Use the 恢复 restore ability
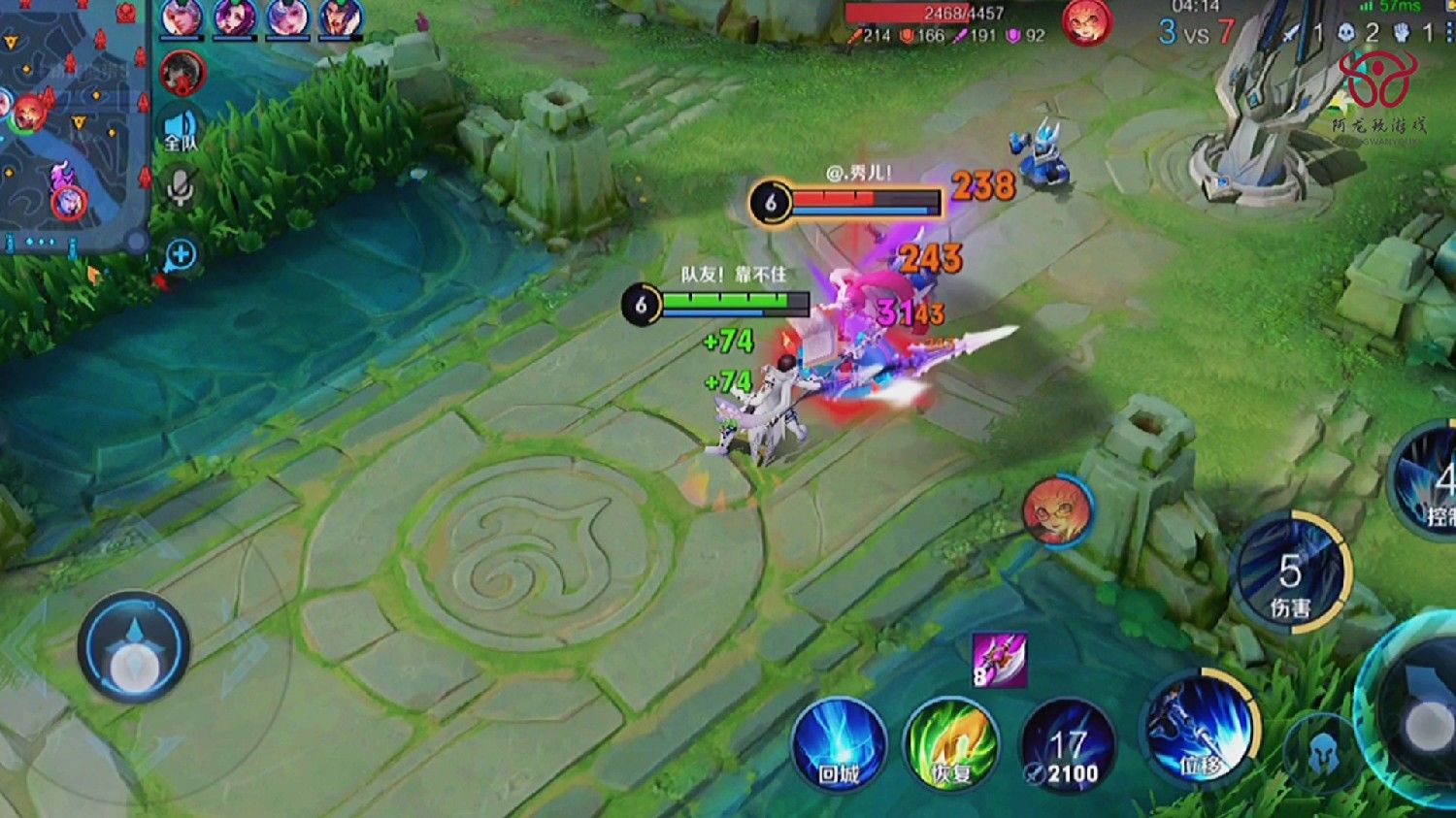 pos(951,746)
